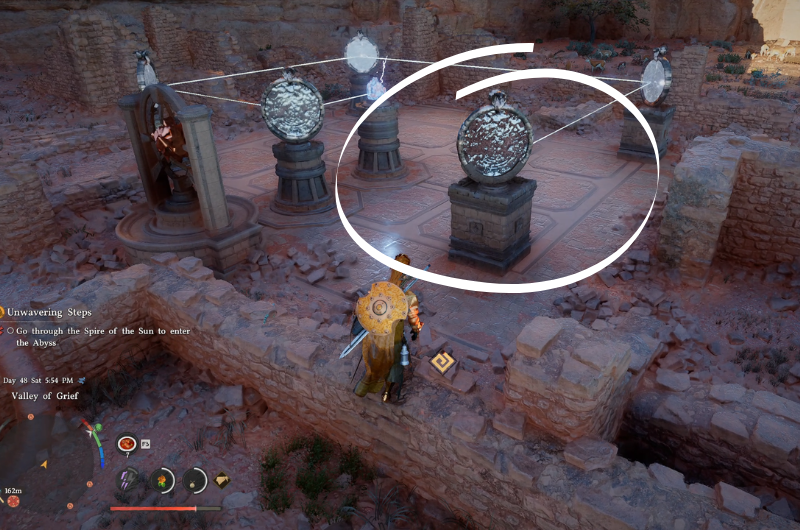Click the gold diamond icon beside the abilities
The height and width of the screenshot is (530, 800).
[x=221, y=480]
